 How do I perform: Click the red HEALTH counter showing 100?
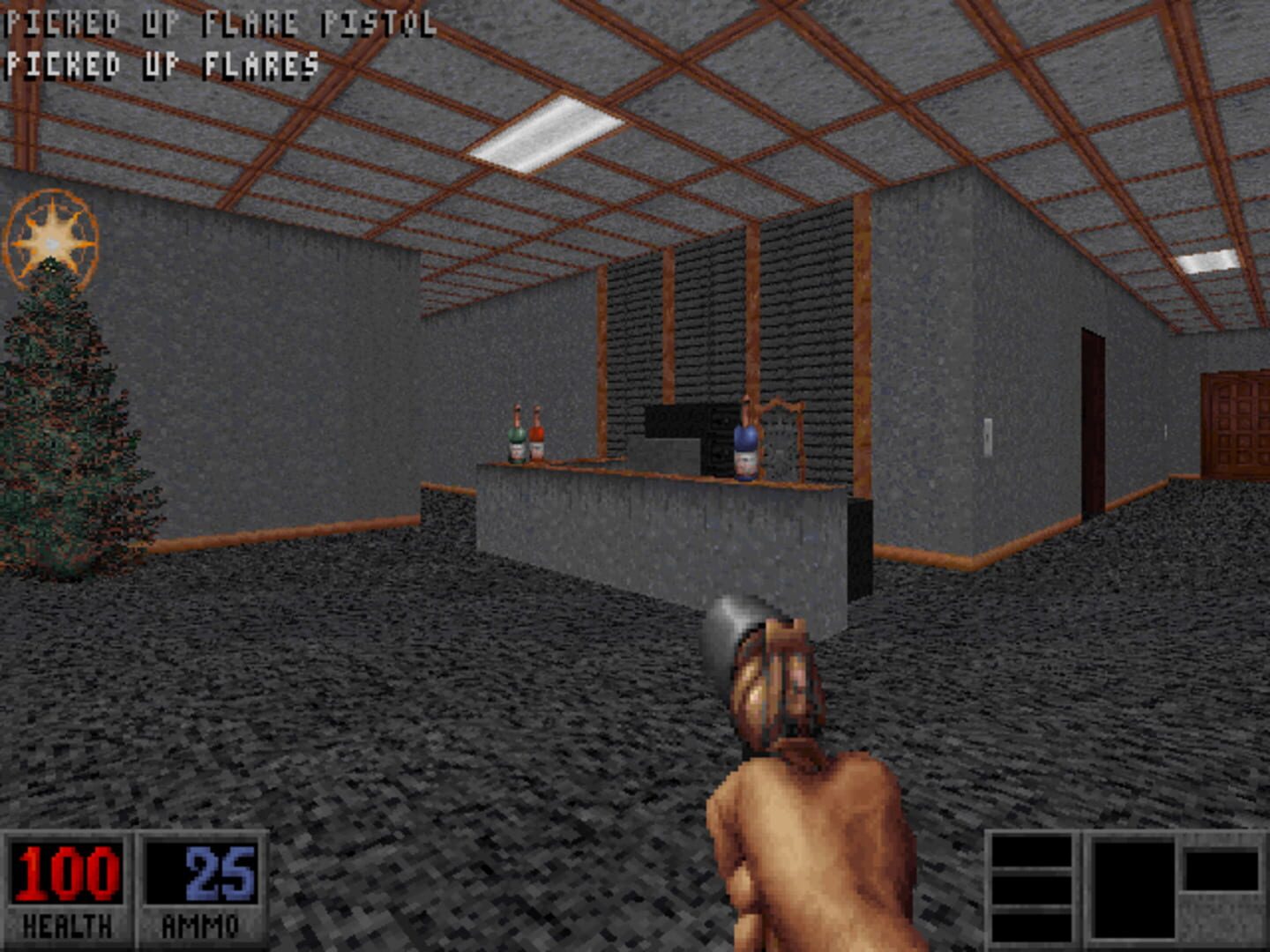[x=66, y=873]
